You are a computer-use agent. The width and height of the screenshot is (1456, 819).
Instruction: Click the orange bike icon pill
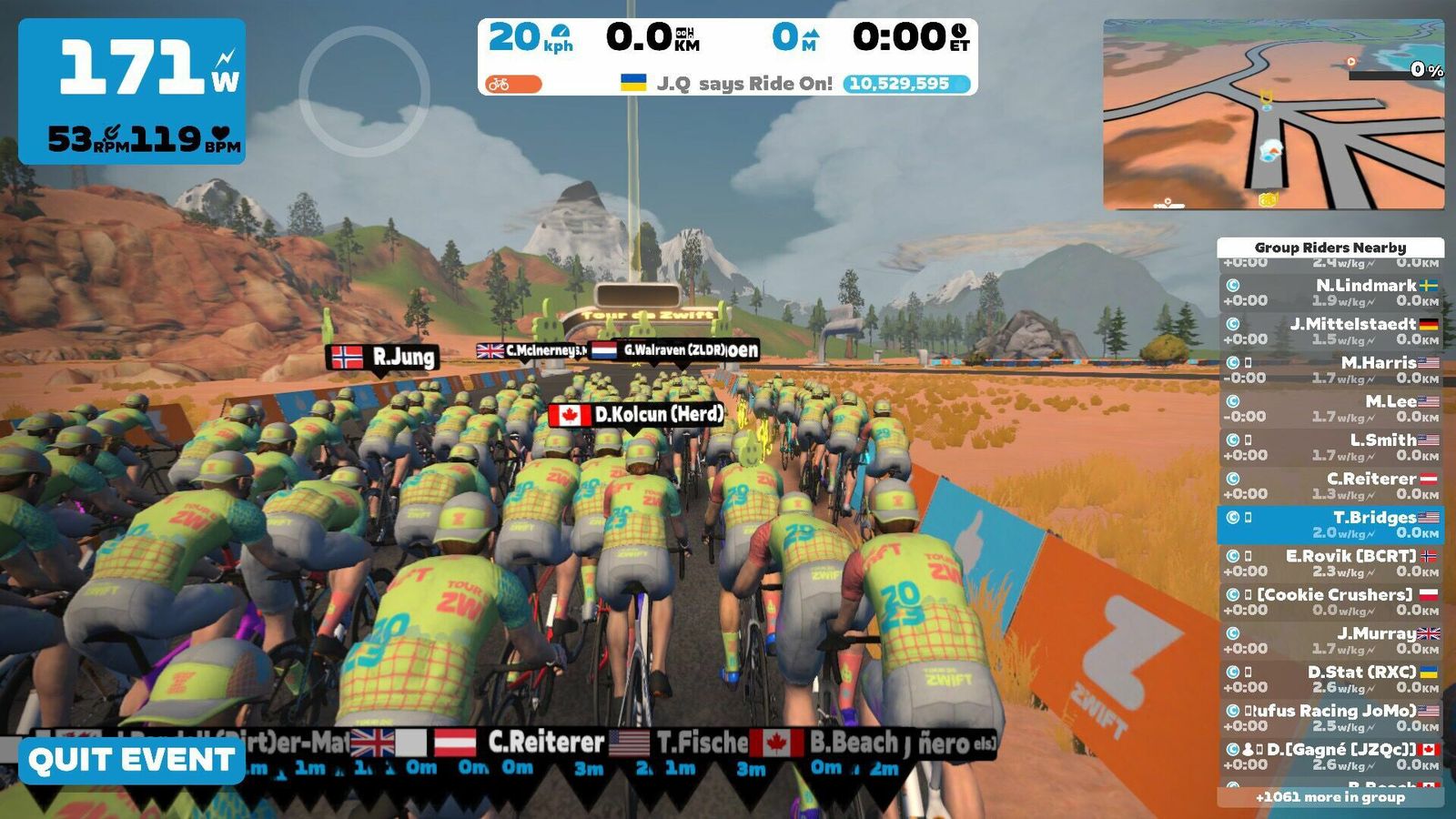pos(513,85)
